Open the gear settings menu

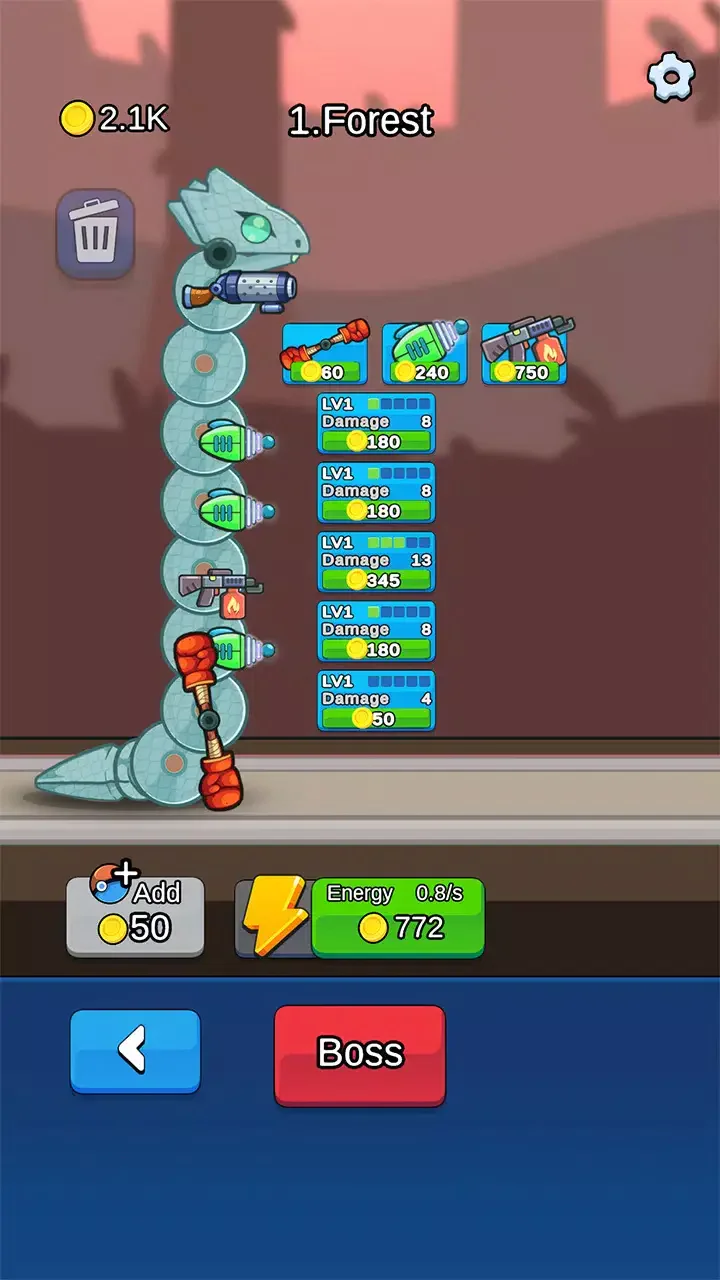(x=671, y=78)
